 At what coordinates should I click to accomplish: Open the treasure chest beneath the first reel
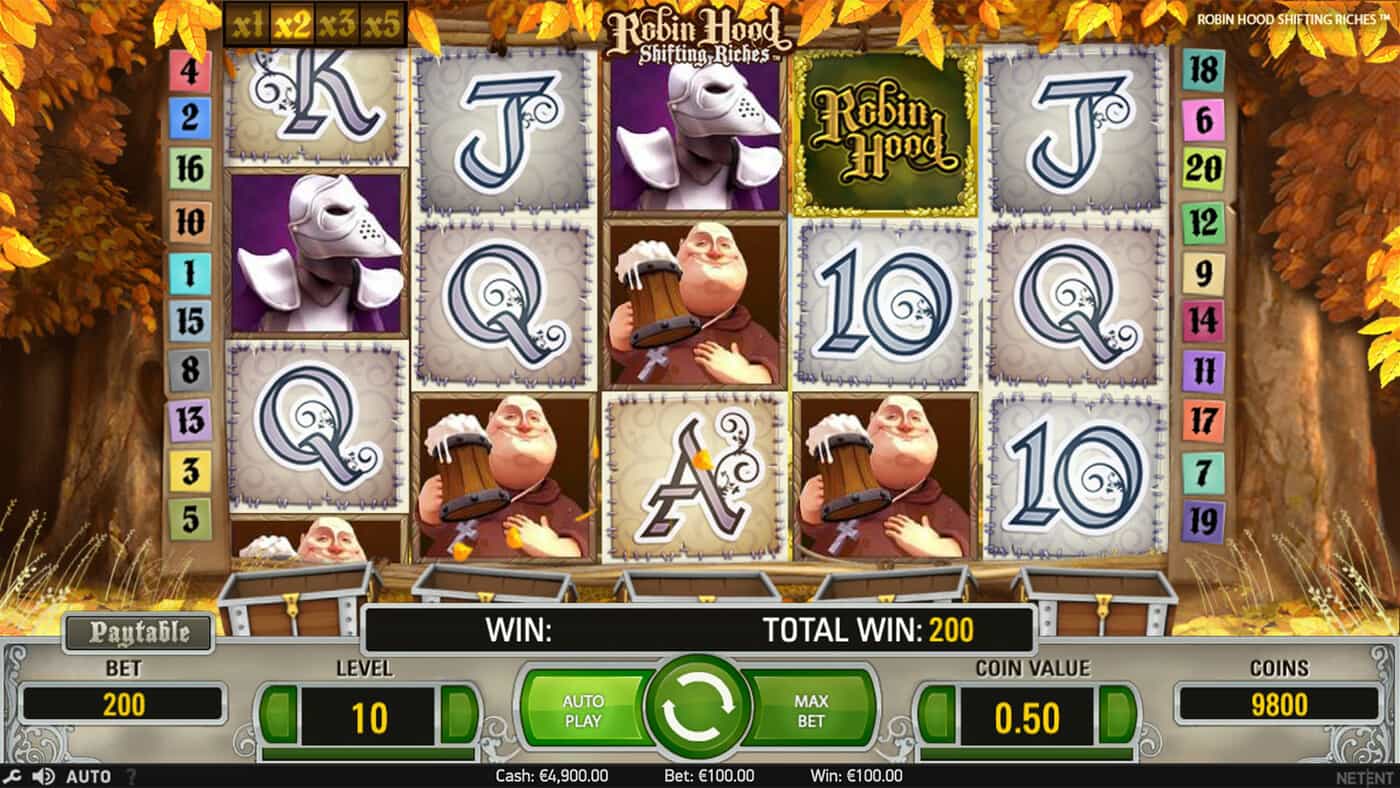(295, 590)
